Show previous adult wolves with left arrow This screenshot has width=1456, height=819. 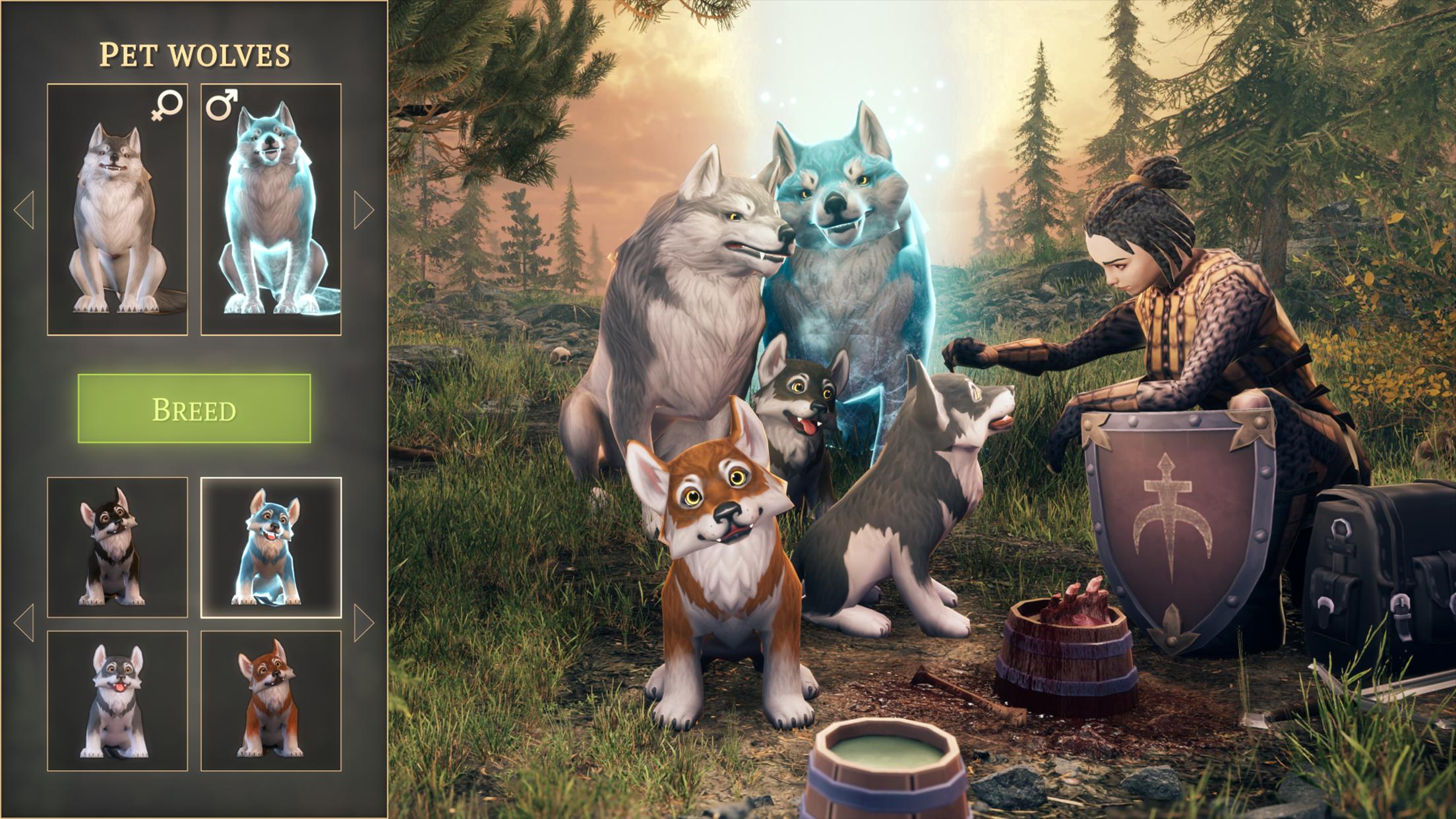click(24, 210)
